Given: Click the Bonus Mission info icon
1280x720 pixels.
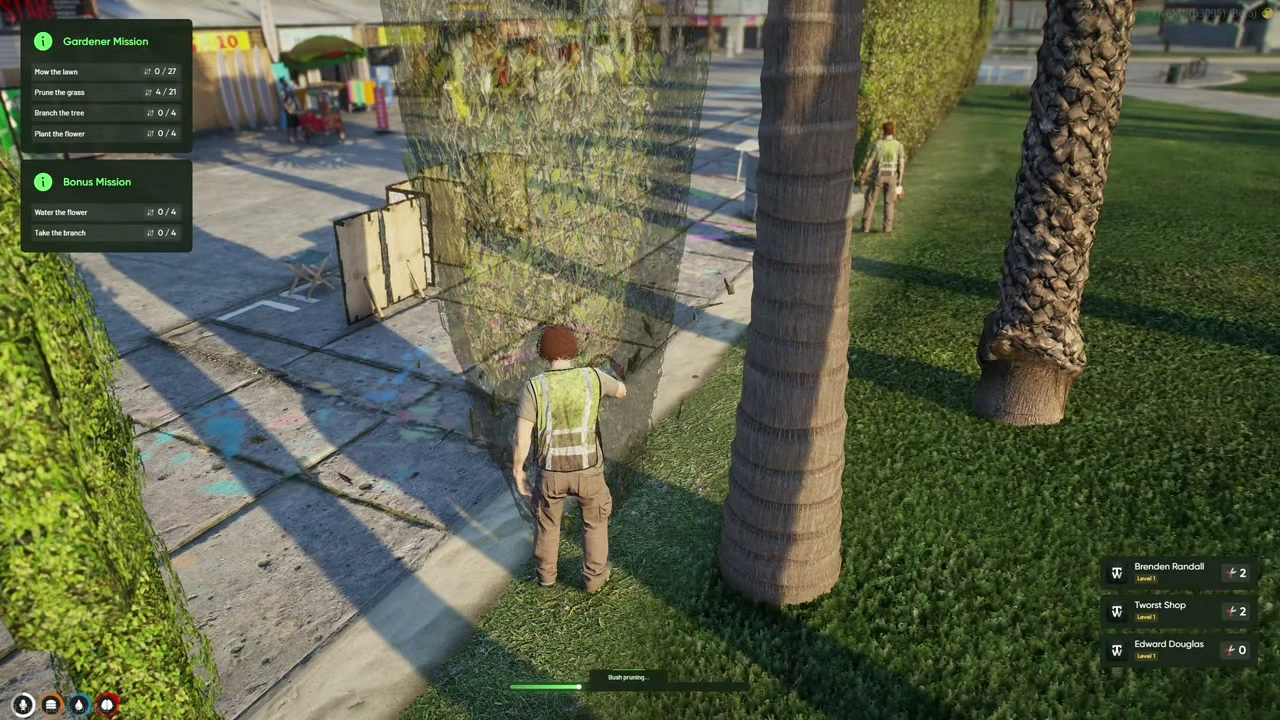Looking at the screenshot, I should 43,181.
